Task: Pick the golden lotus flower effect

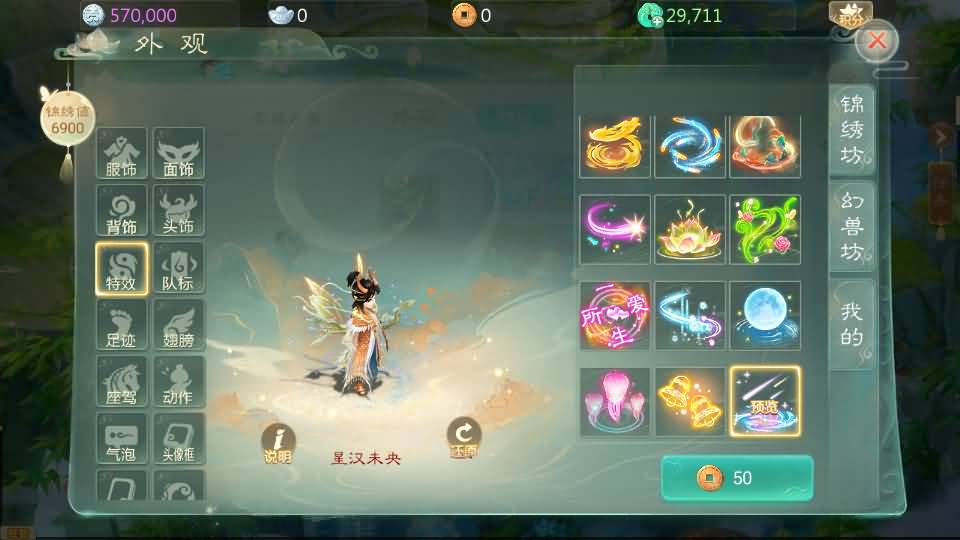Action: [690, 229]
